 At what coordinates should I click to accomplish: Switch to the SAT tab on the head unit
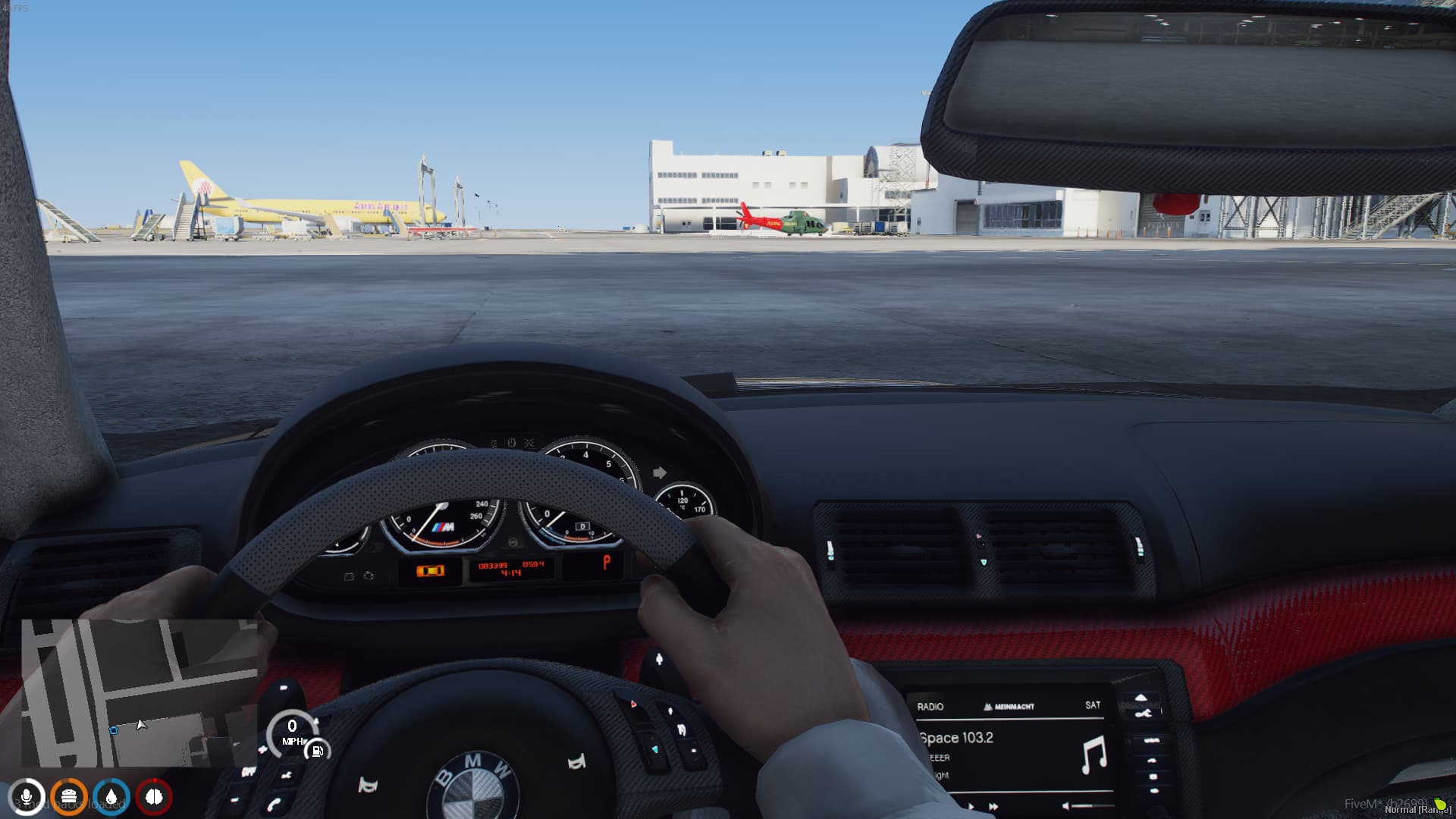click(x=1094, y=705)
